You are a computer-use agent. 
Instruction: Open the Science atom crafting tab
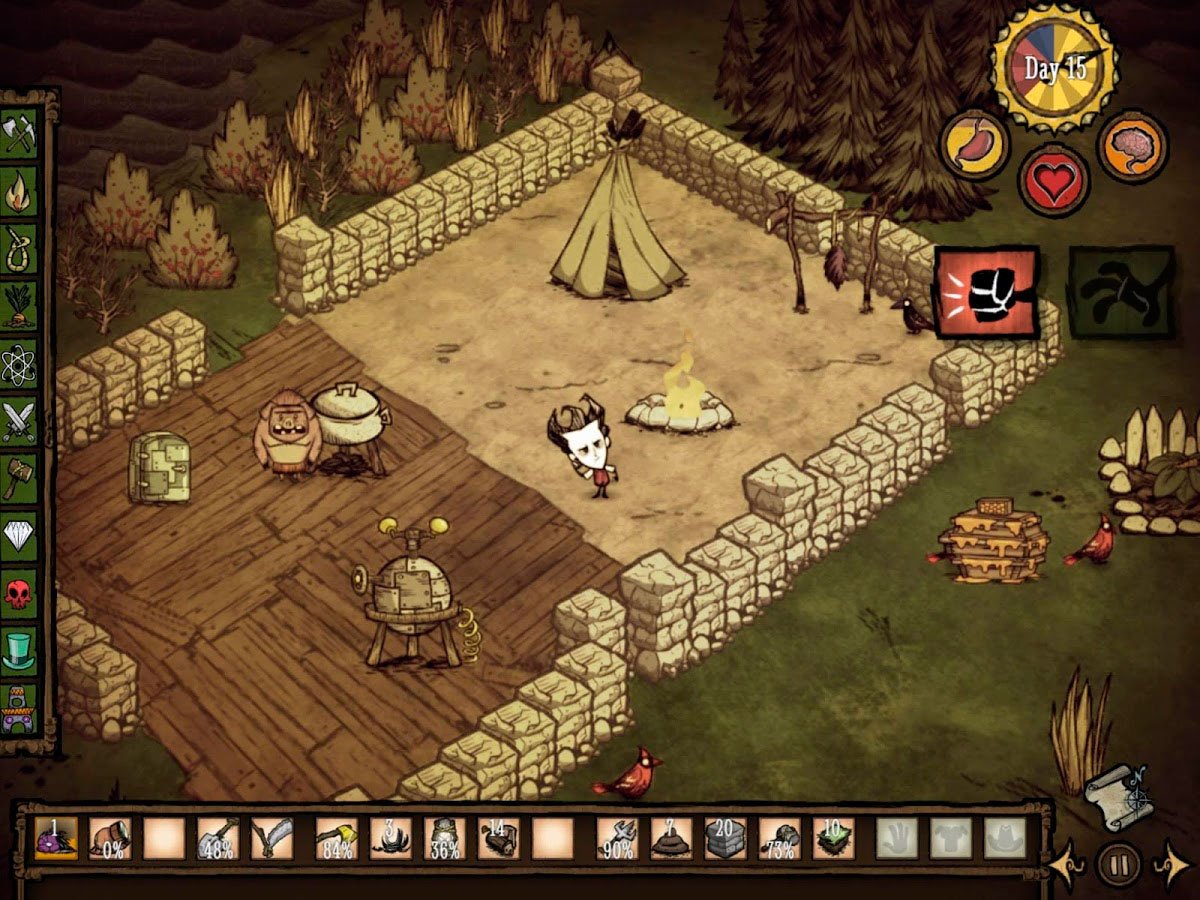[20, 365]
